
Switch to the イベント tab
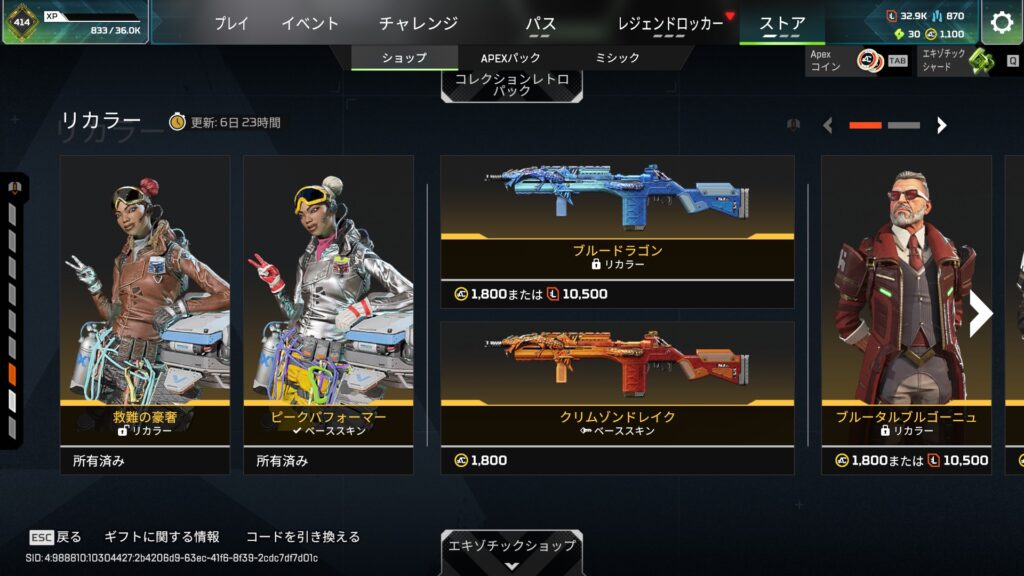(x=310, y=23)
